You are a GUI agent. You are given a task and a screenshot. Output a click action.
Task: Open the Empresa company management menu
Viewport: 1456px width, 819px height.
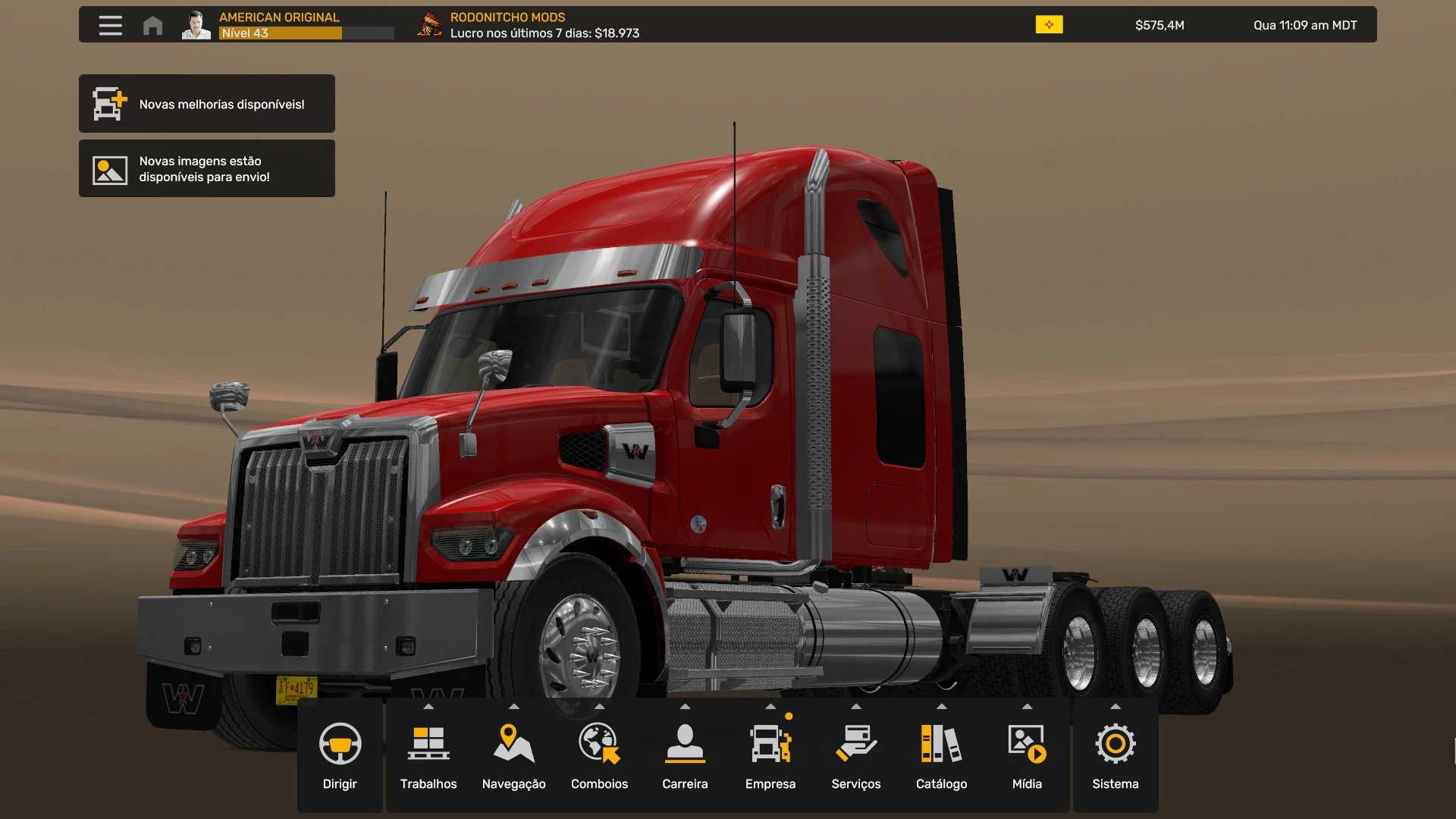coord(770,756)
